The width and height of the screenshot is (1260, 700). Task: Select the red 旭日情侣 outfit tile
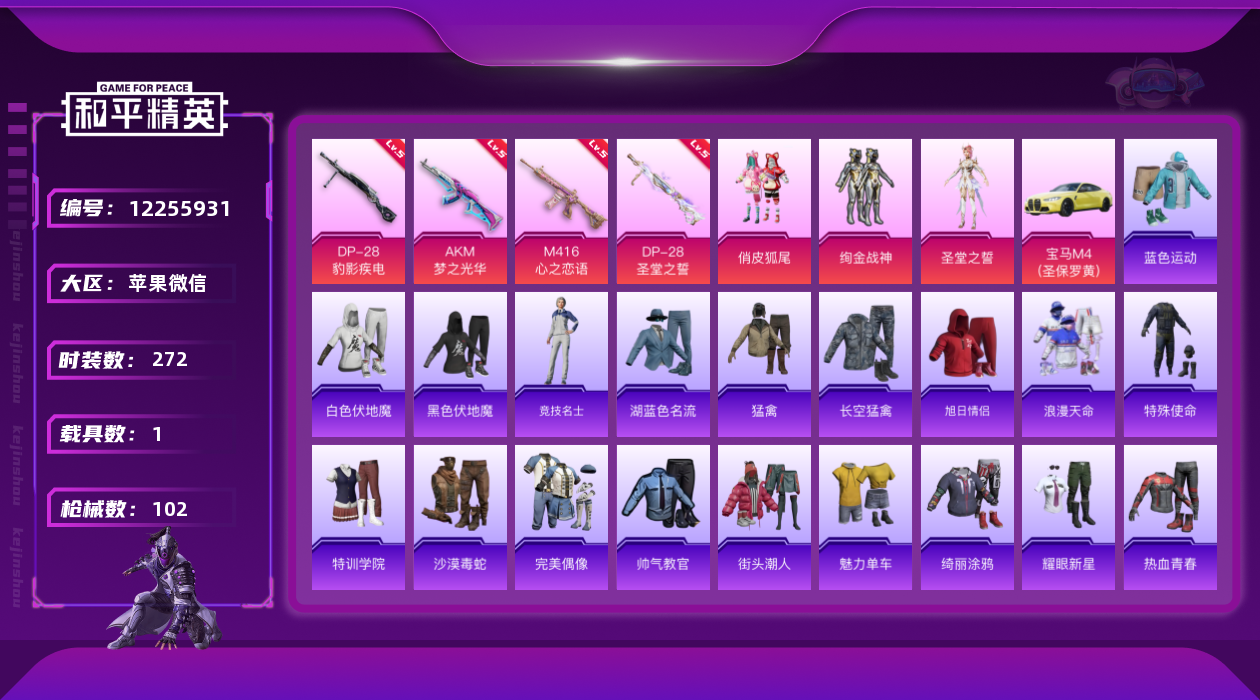[967, 364]
